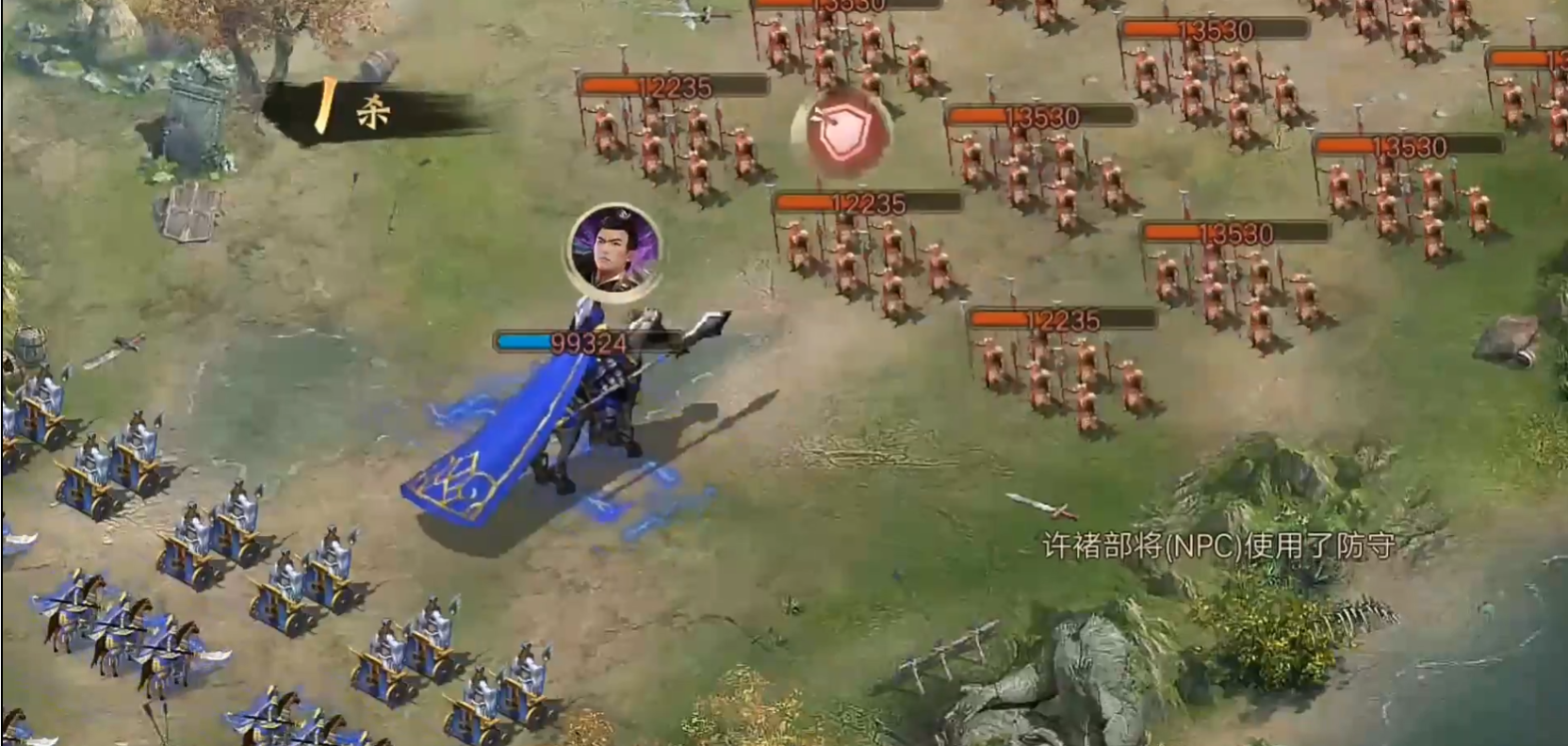Screen dimensions: 1568x746
Task: Click the red shield defense icon
Action: [841, 136]
